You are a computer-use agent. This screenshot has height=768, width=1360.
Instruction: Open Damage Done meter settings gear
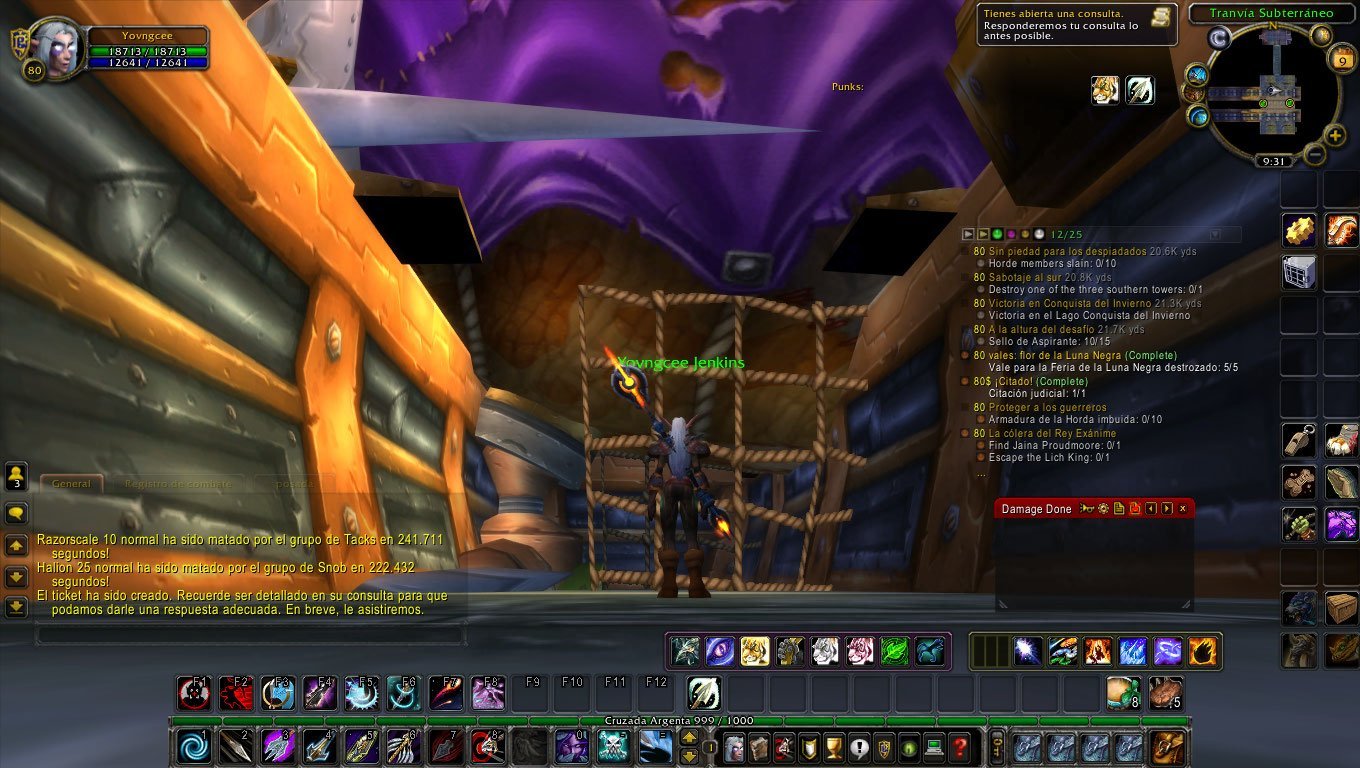(x=1103, y=509)
